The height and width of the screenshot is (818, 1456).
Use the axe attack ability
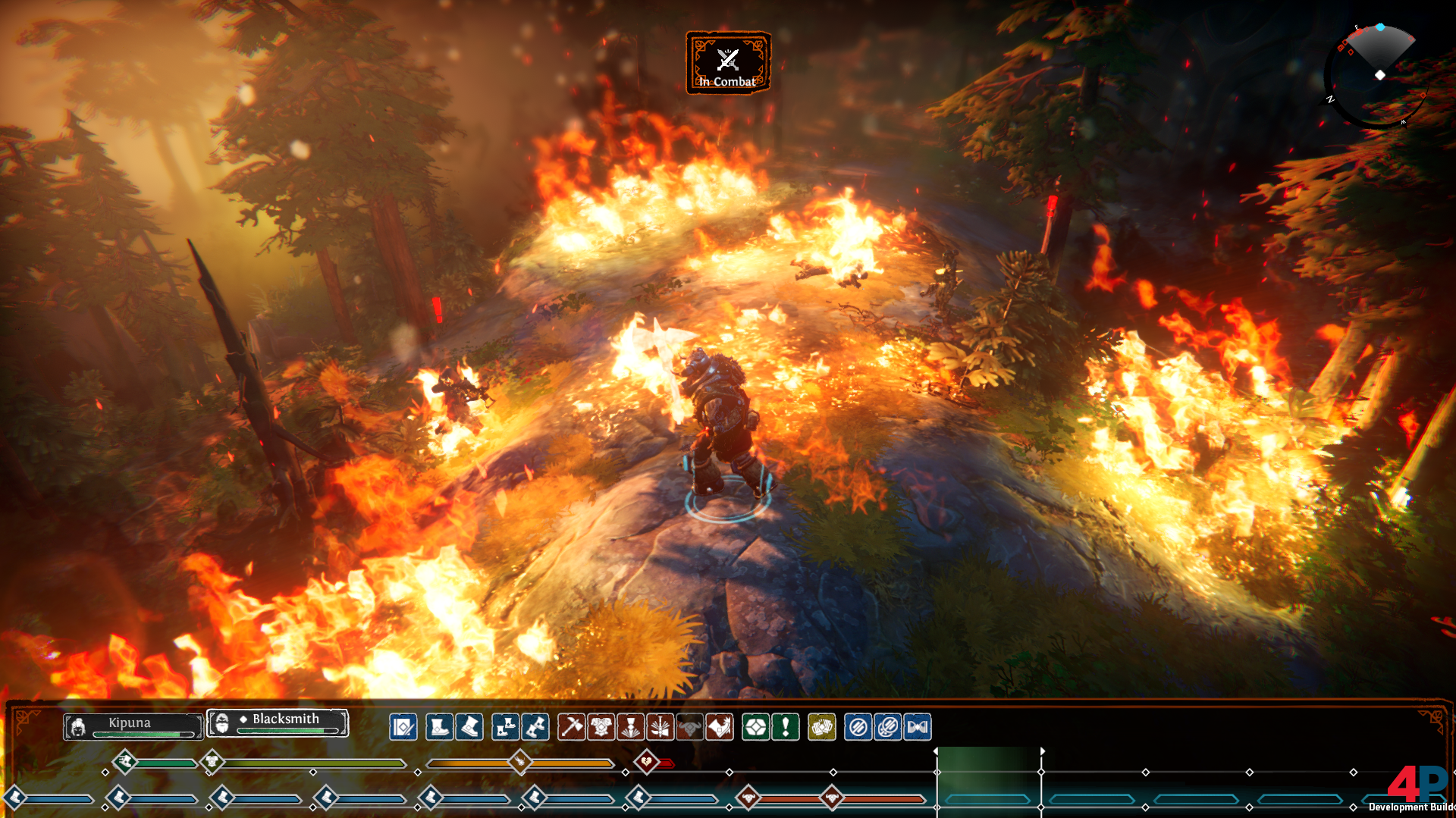point(571,727)
